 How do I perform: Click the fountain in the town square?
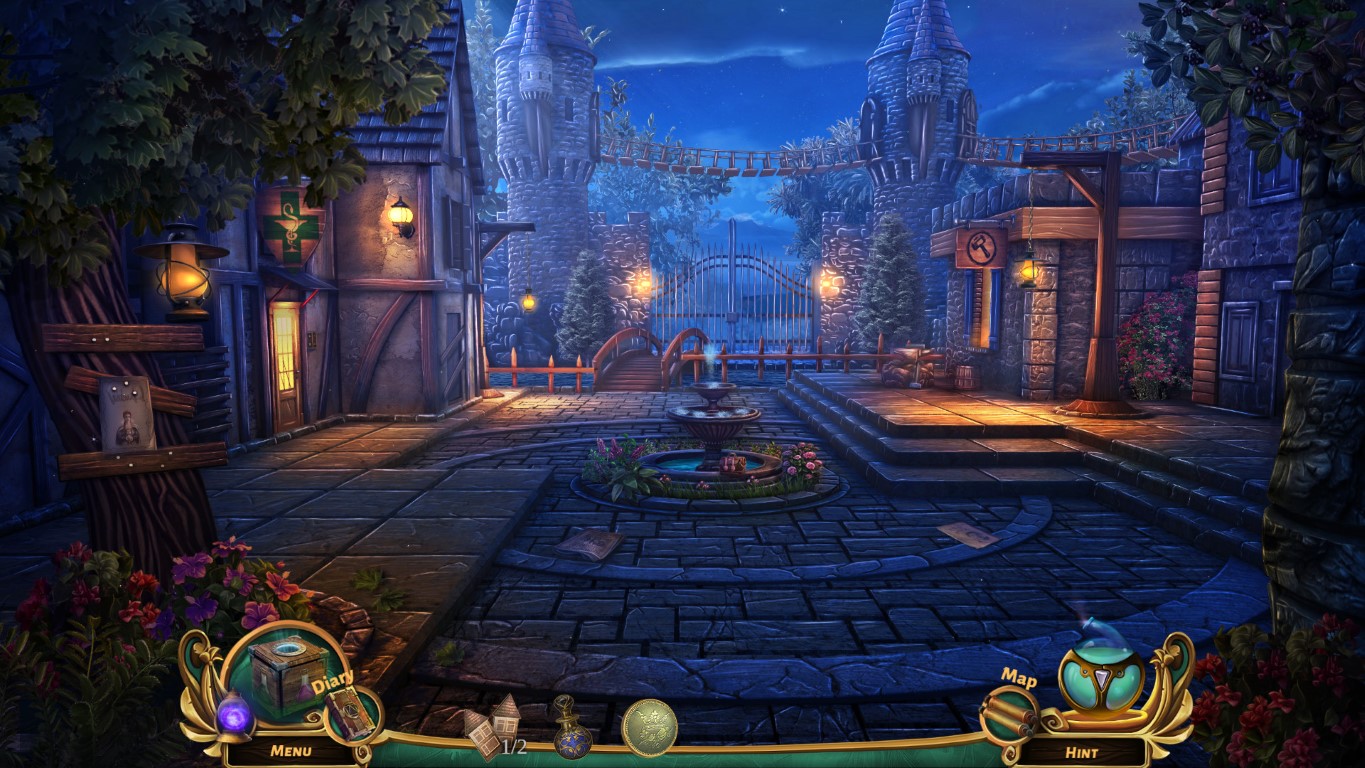tap(713, 424)
